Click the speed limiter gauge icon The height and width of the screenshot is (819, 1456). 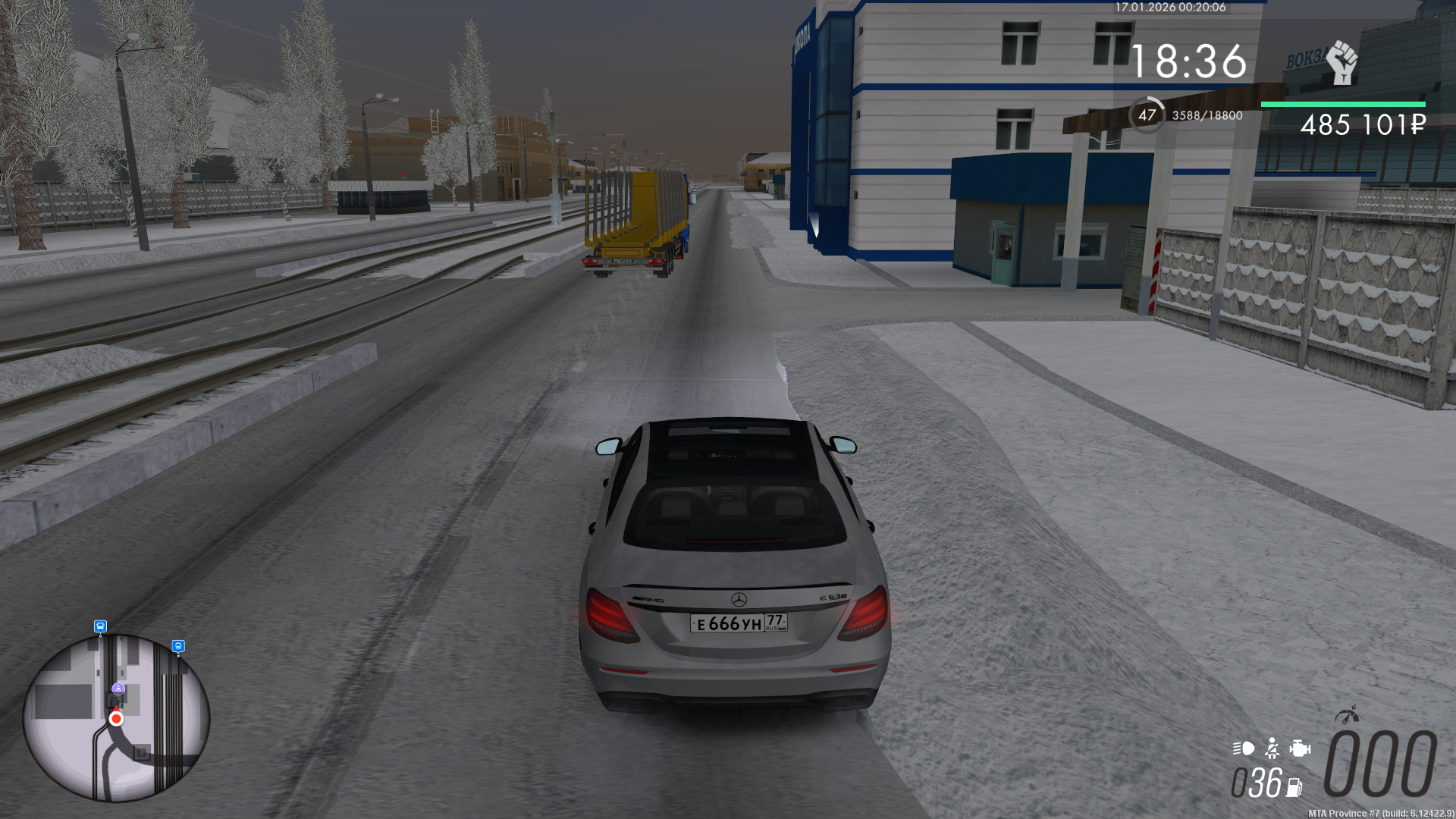tap(1347, 715)
